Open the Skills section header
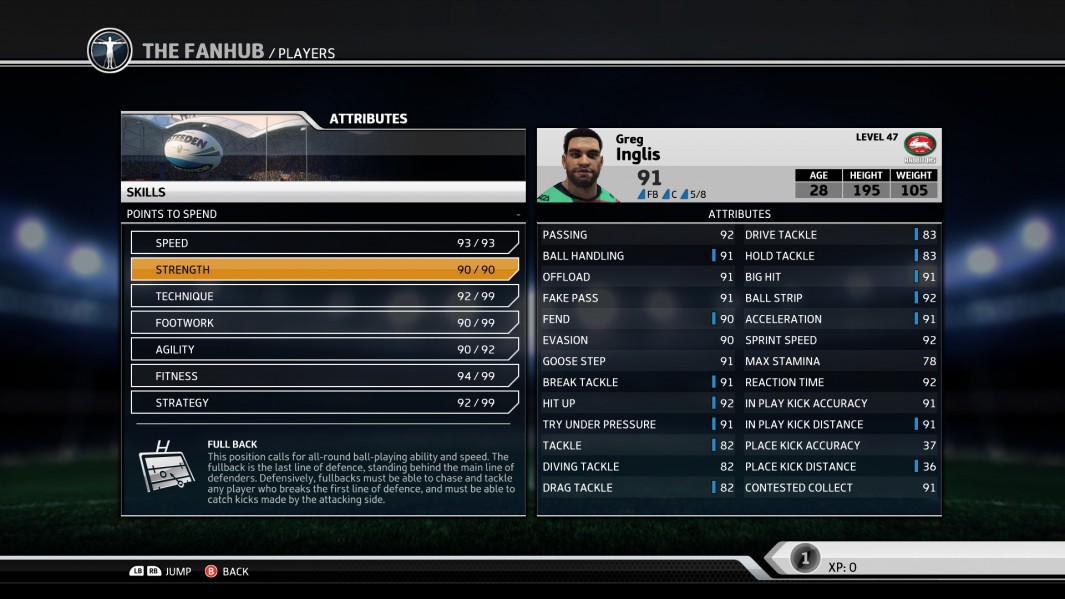The height and width of the screenshot is (599, 1065). 322,192
